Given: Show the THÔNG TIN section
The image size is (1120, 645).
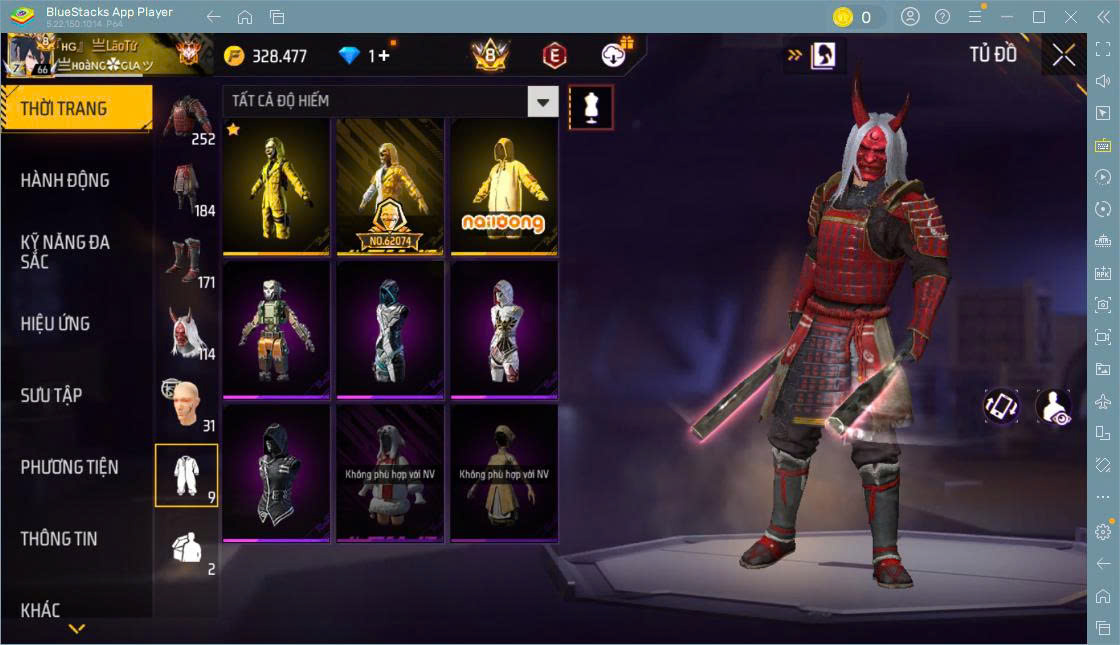Looking at the screenshot, I should (59, 538).
